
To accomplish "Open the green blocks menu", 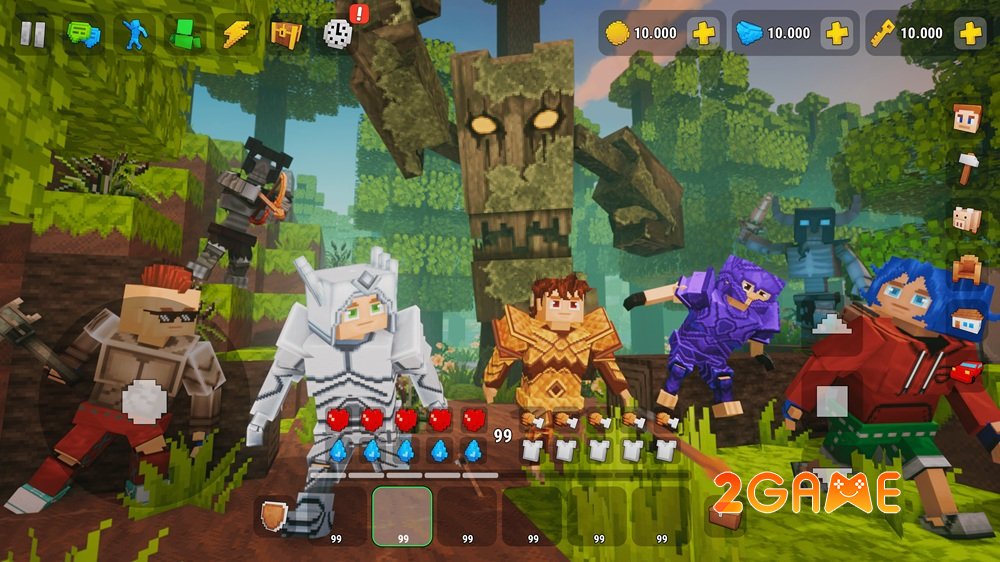I will [x=185, y=34].
